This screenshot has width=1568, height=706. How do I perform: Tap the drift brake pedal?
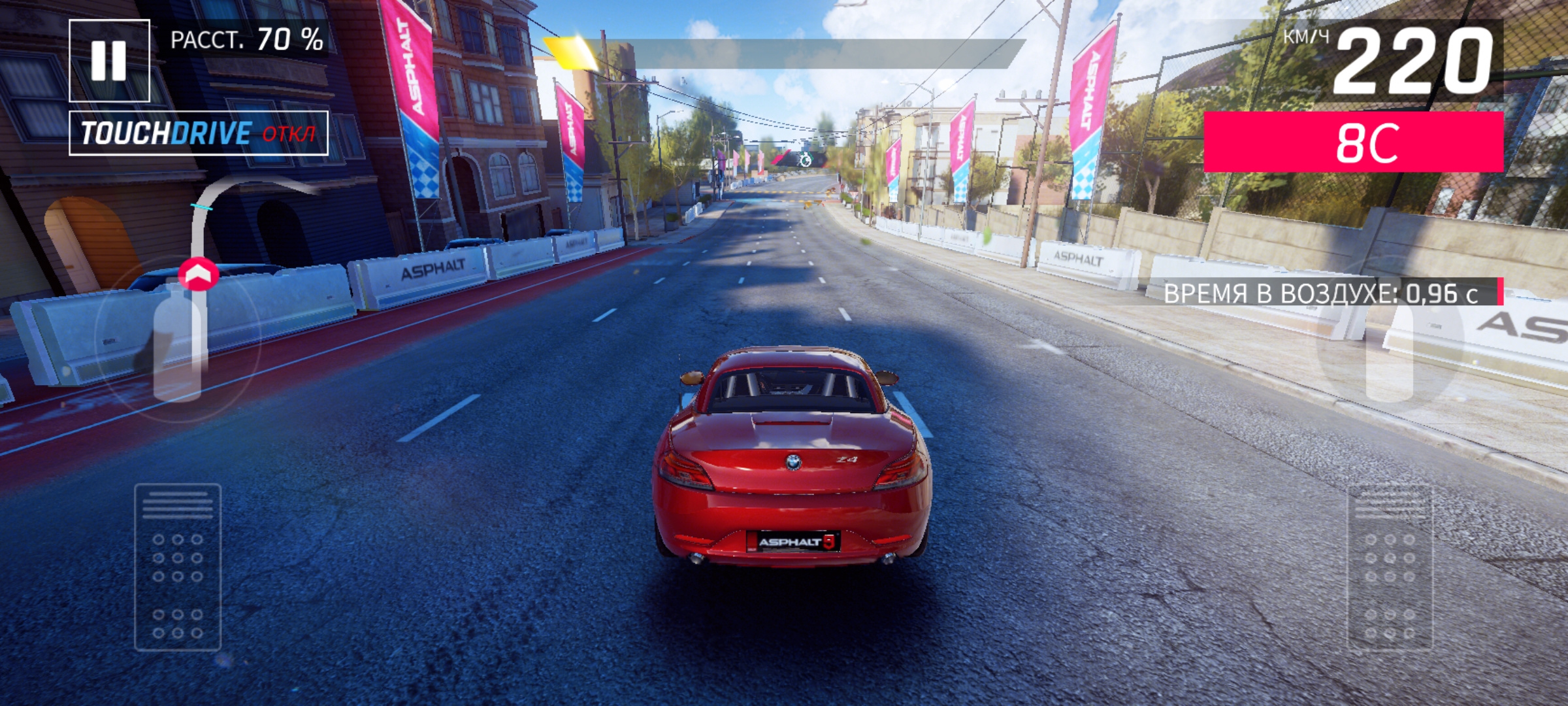tap(178, 567)
